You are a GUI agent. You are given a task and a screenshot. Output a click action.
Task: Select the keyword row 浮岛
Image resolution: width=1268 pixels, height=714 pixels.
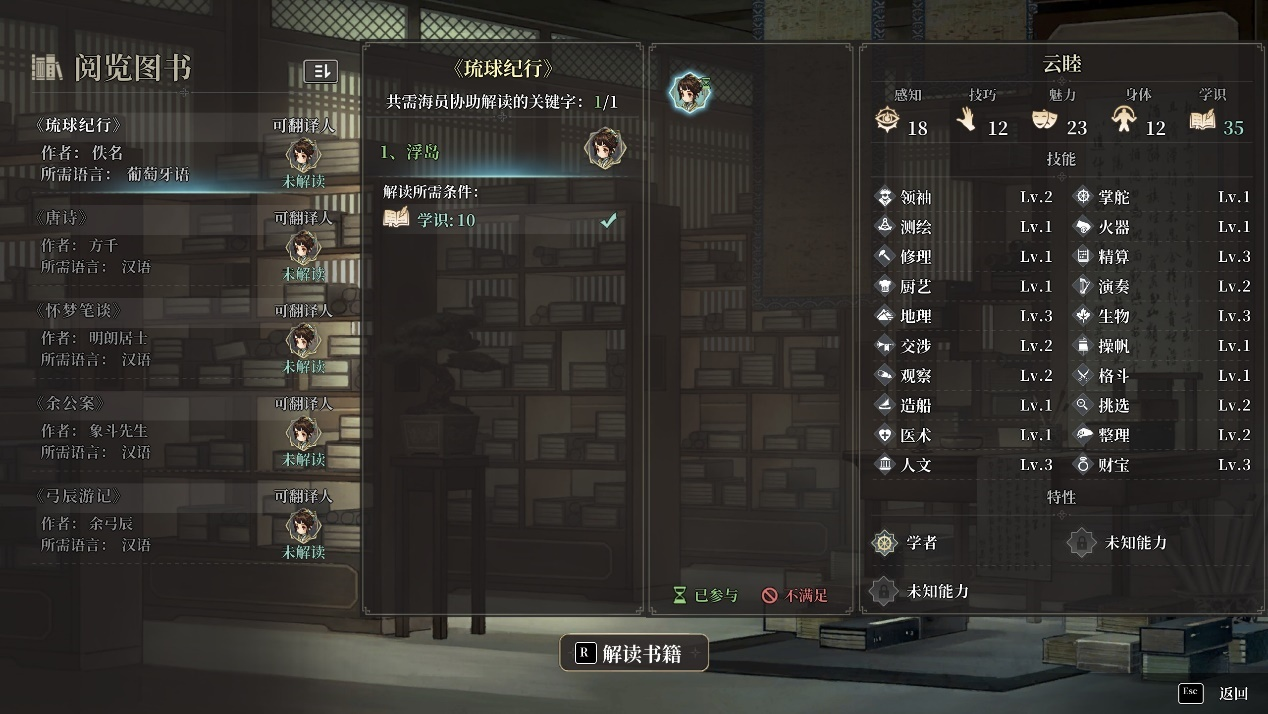point(500,152)
